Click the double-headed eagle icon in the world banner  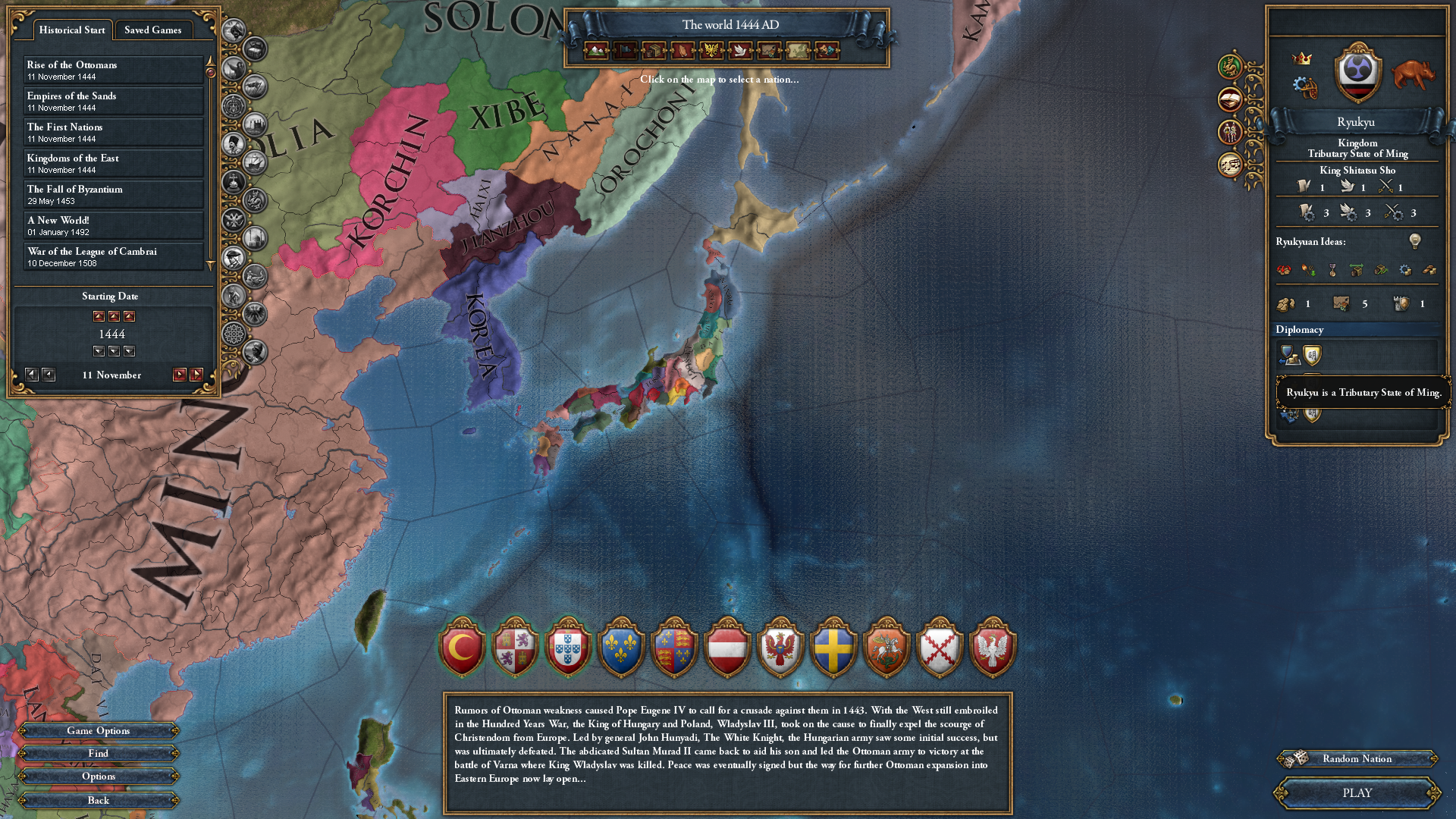point(711,51)
